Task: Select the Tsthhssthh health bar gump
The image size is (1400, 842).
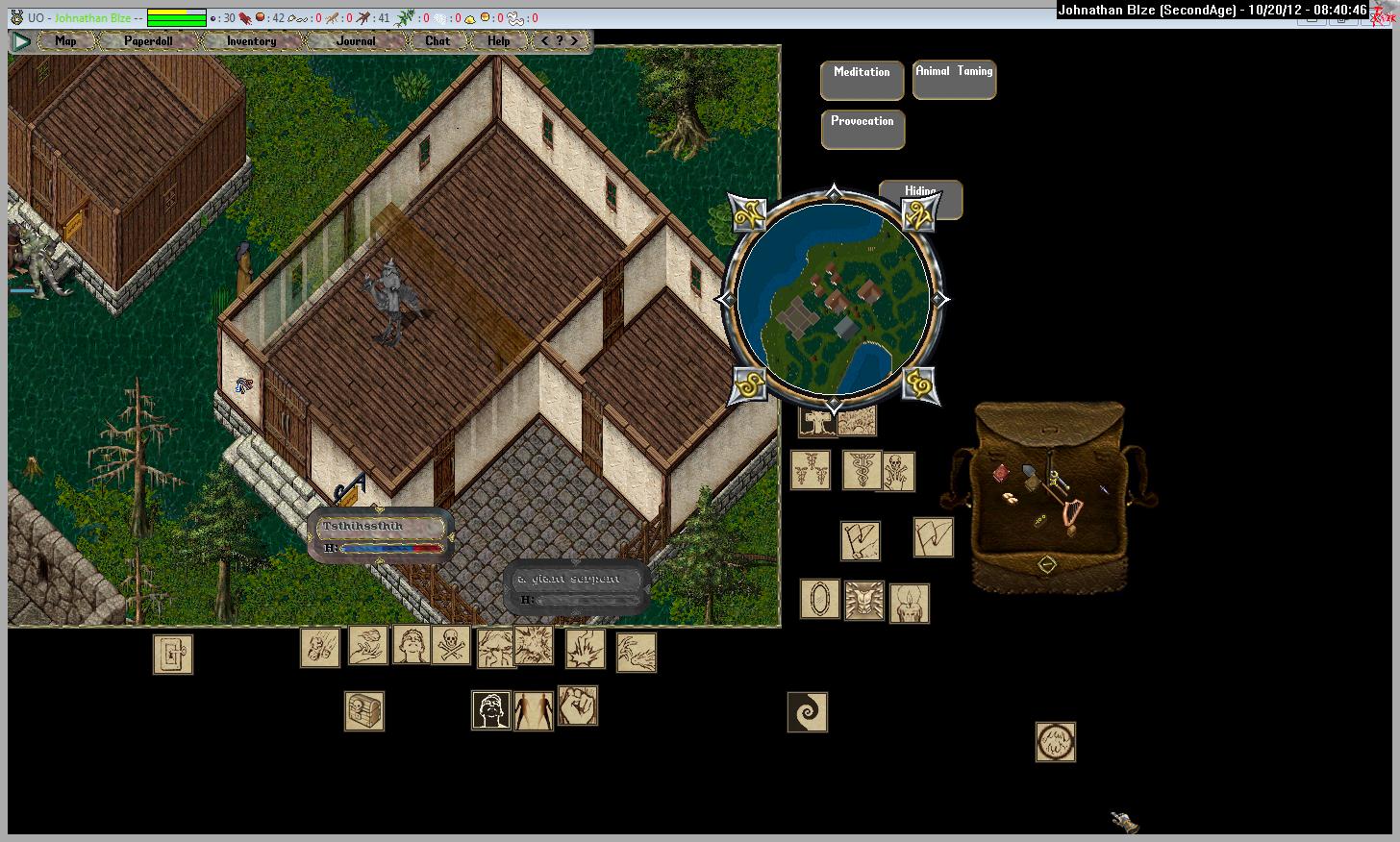Action: pos(382,536)
